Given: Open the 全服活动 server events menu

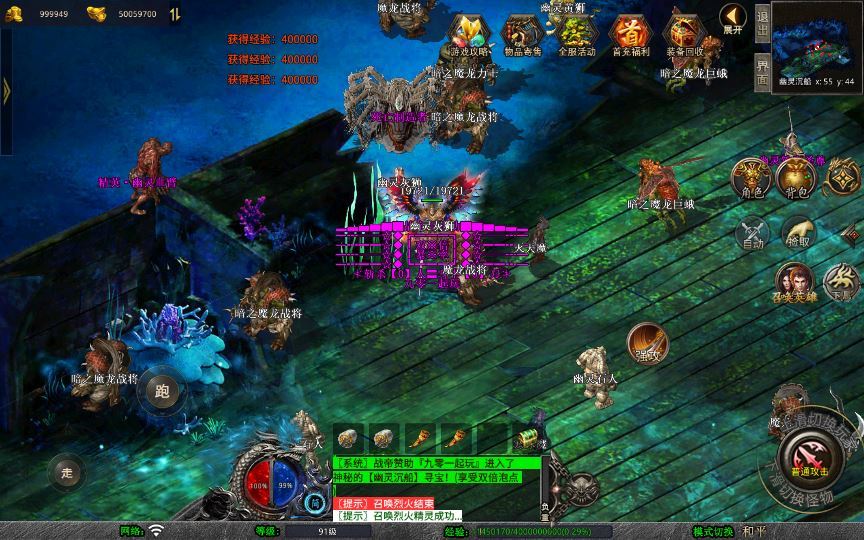Looking at the screenshot, I should click(575, 35).
